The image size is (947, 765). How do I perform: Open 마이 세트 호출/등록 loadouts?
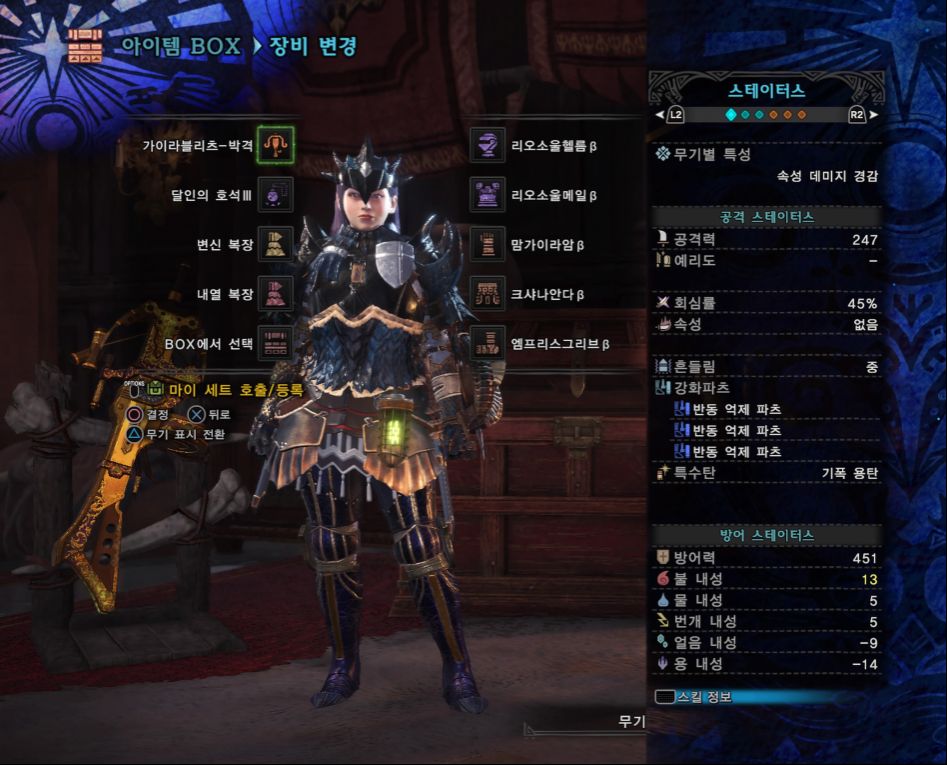[235, 389]
